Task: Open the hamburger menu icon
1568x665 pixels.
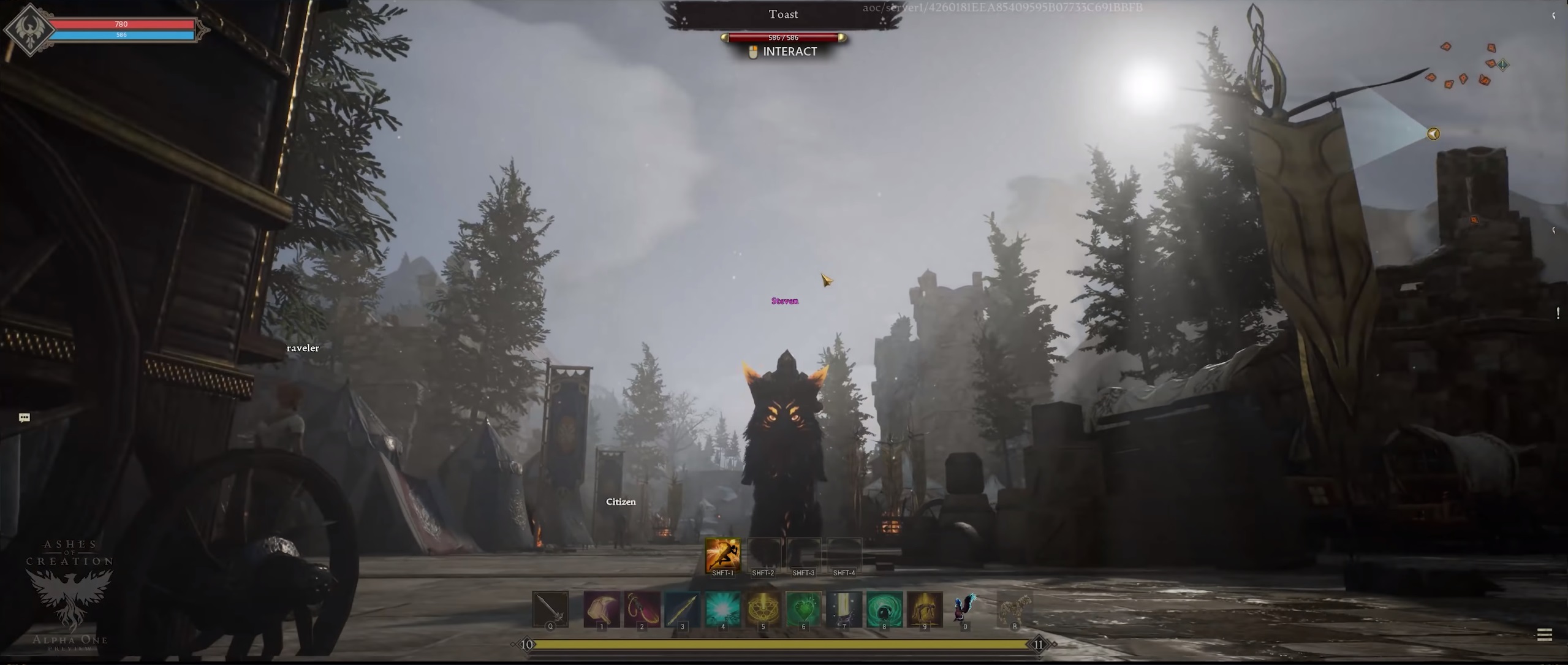Action: tap(1544, 635)
